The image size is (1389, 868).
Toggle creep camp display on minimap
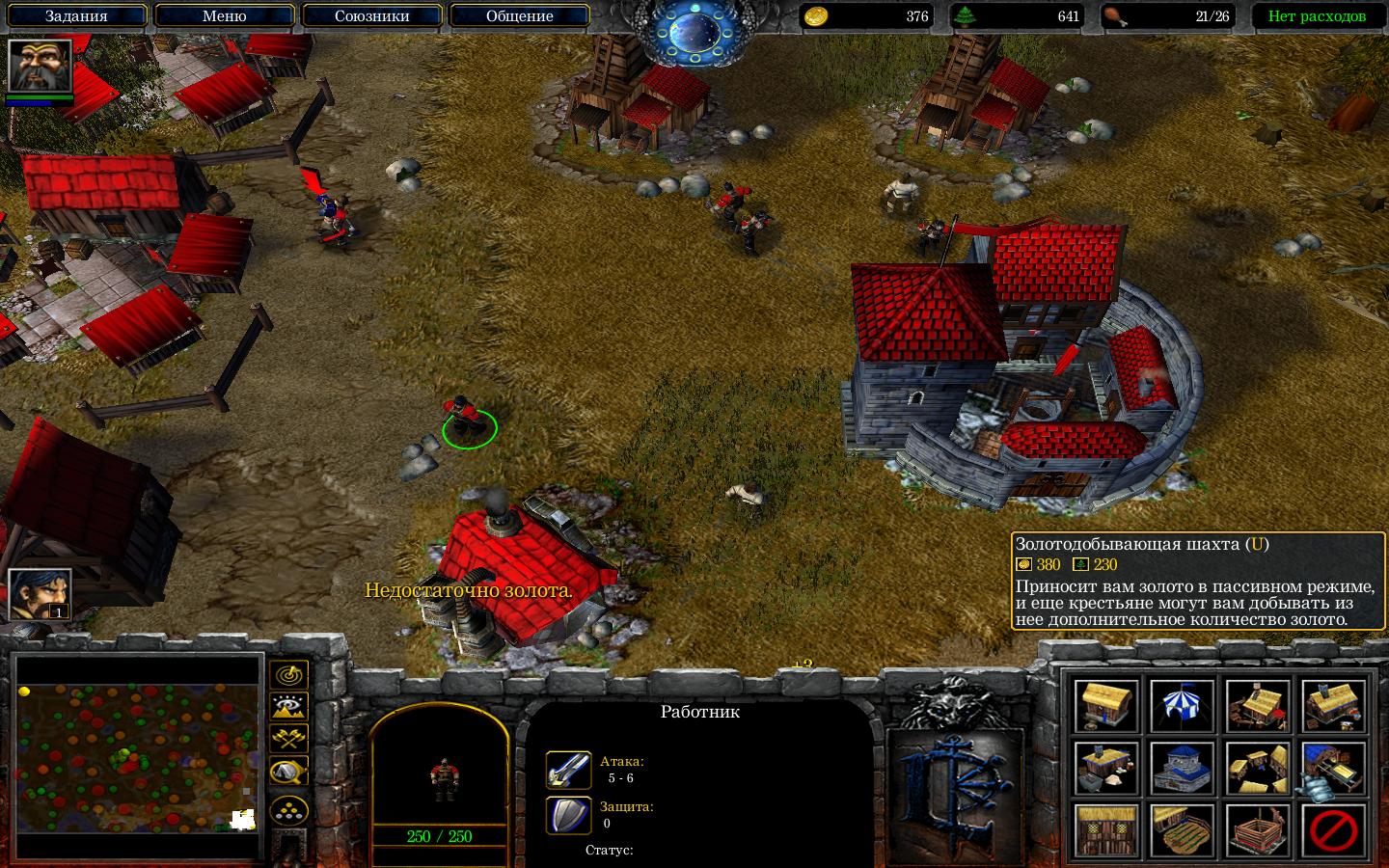point(288,771)
